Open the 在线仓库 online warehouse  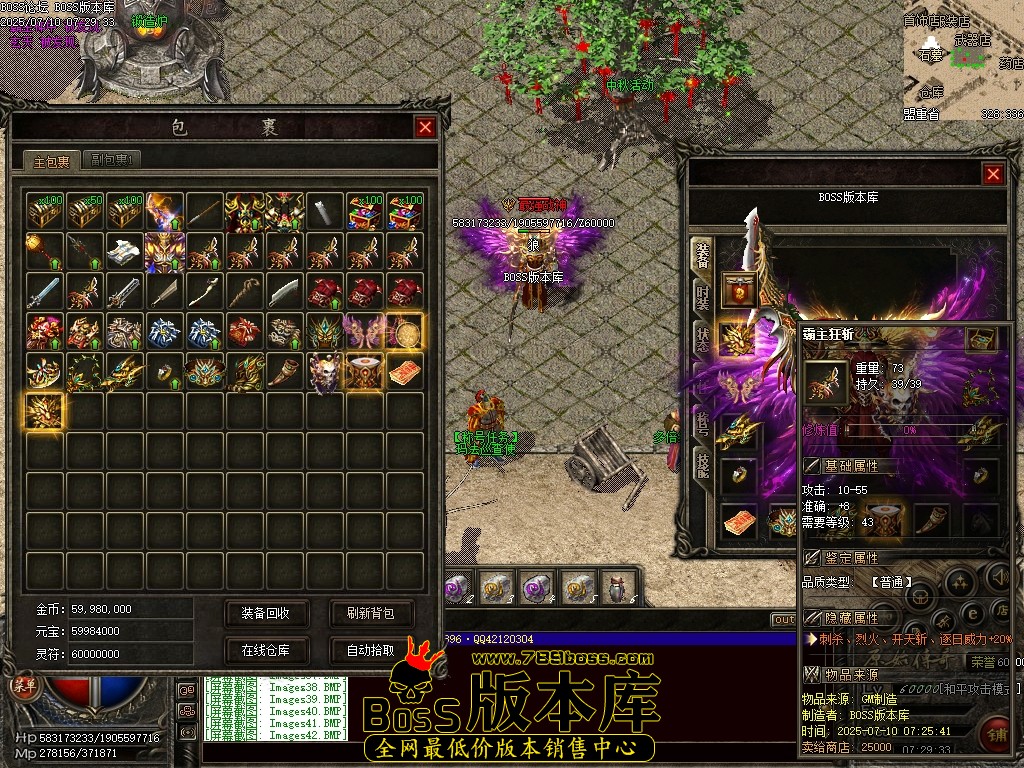pyautogui.click(x=266, y=650)
